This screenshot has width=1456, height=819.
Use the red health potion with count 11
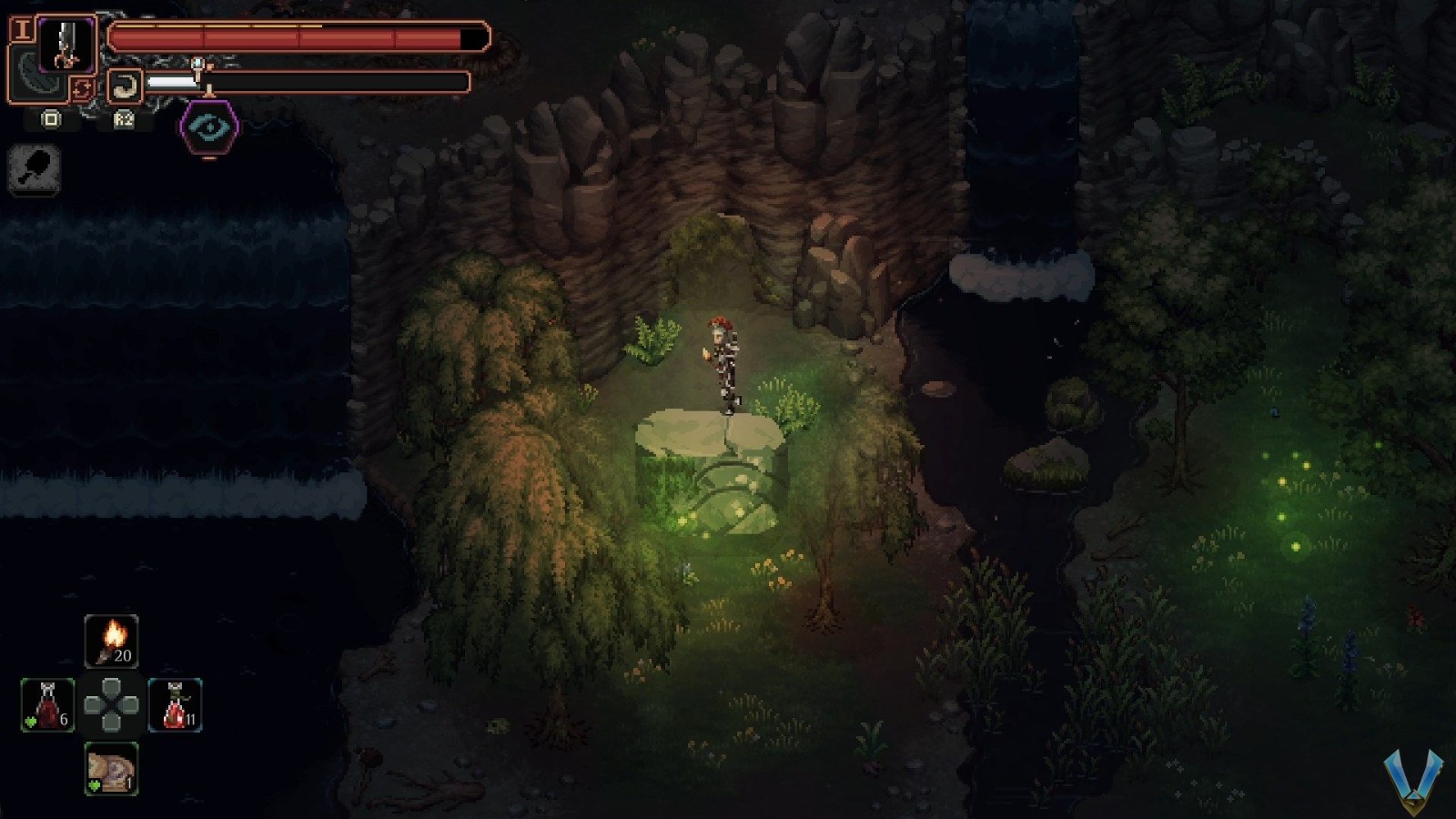coord(175,705)
